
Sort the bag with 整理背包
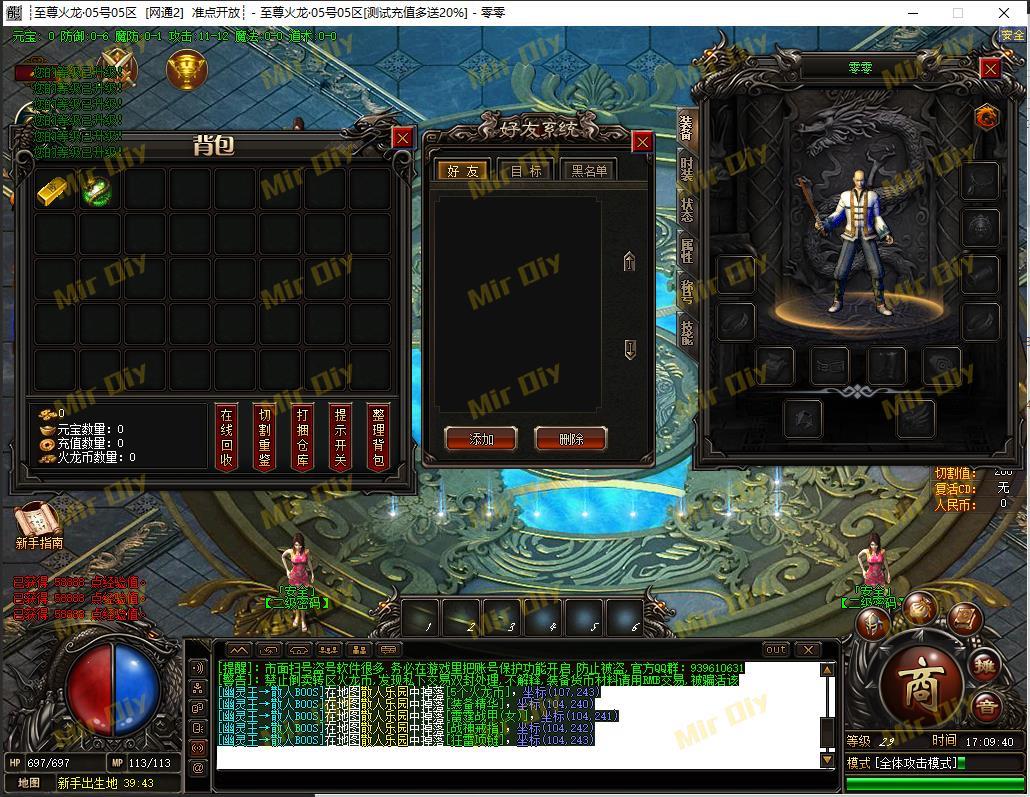click(378, 437)
